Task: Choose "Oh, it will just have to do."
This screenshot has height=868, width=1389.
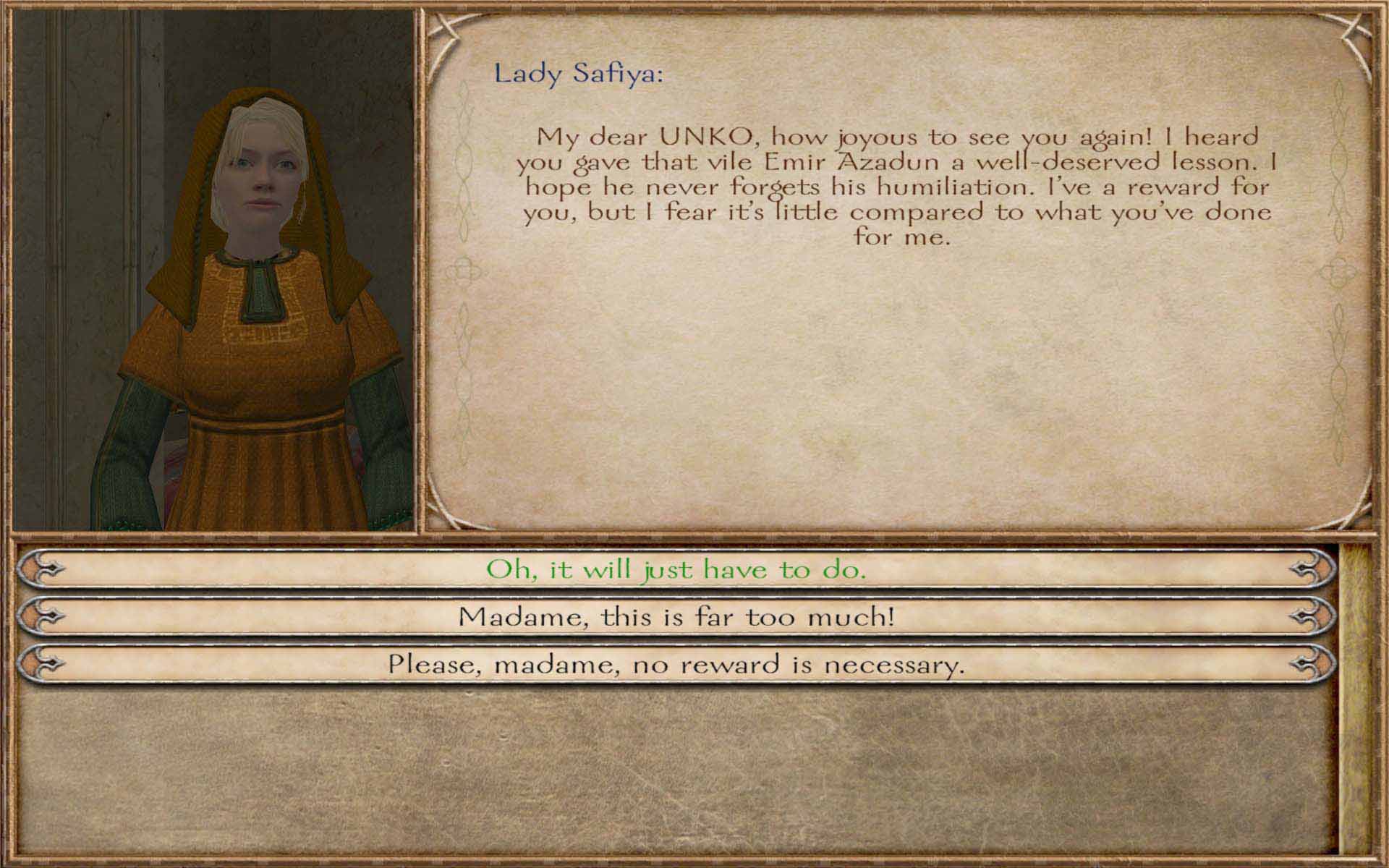Action: coord(676,570)
